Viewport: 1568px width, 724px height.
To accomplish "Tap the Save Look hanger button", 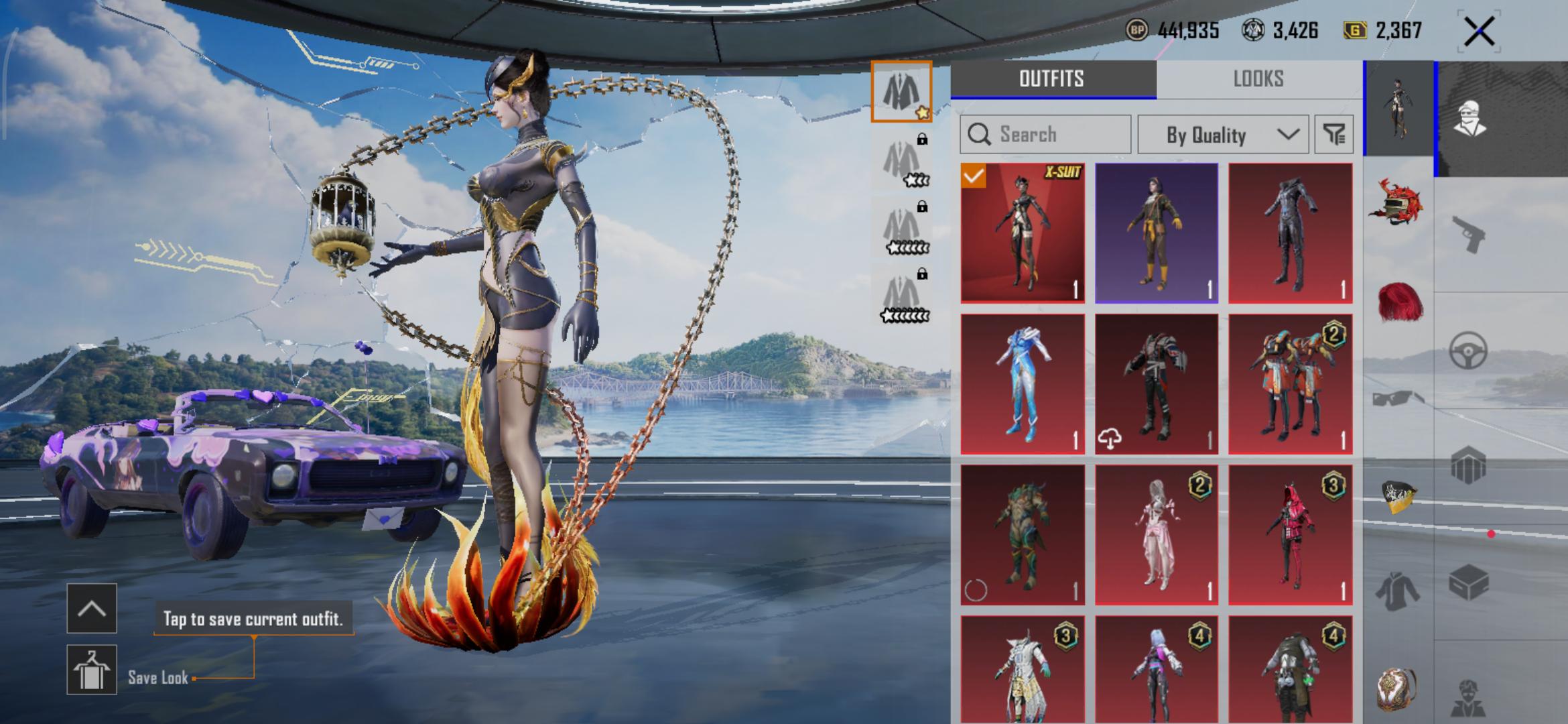I will (92, 669).
